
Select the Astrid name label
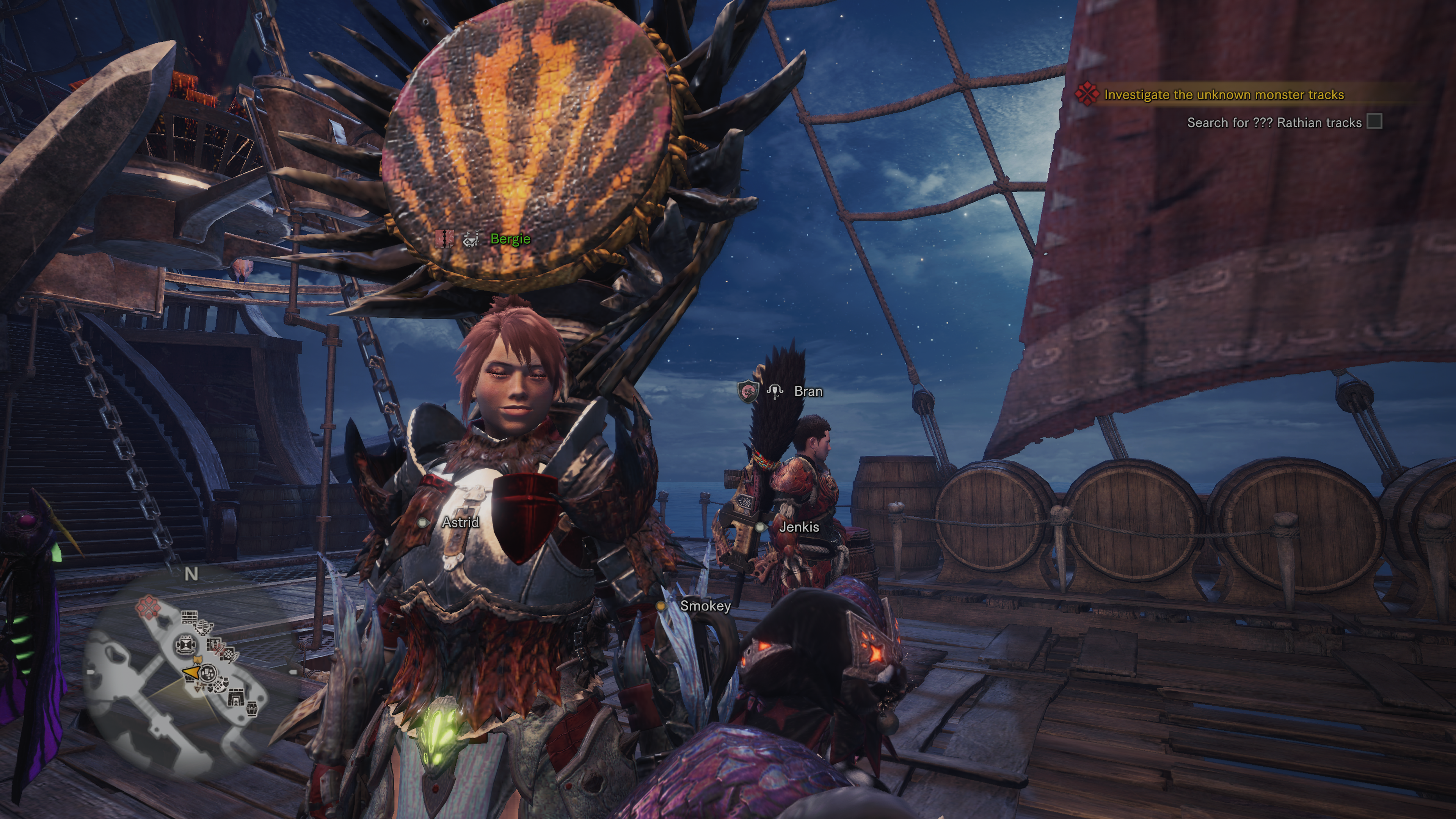pos(460,522)
